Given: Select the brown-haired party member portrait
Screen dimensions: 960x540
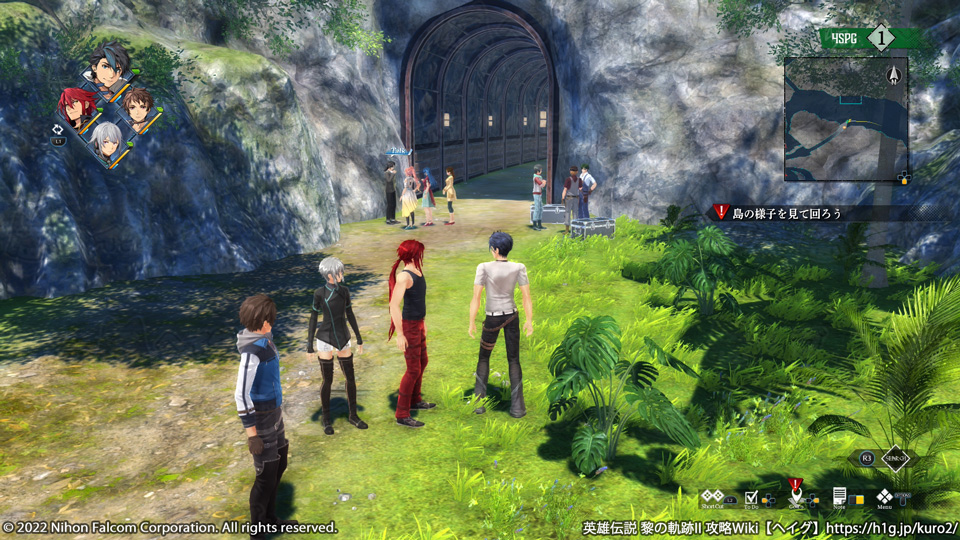Looking at the screenshot, I should (x=138, y=105).
